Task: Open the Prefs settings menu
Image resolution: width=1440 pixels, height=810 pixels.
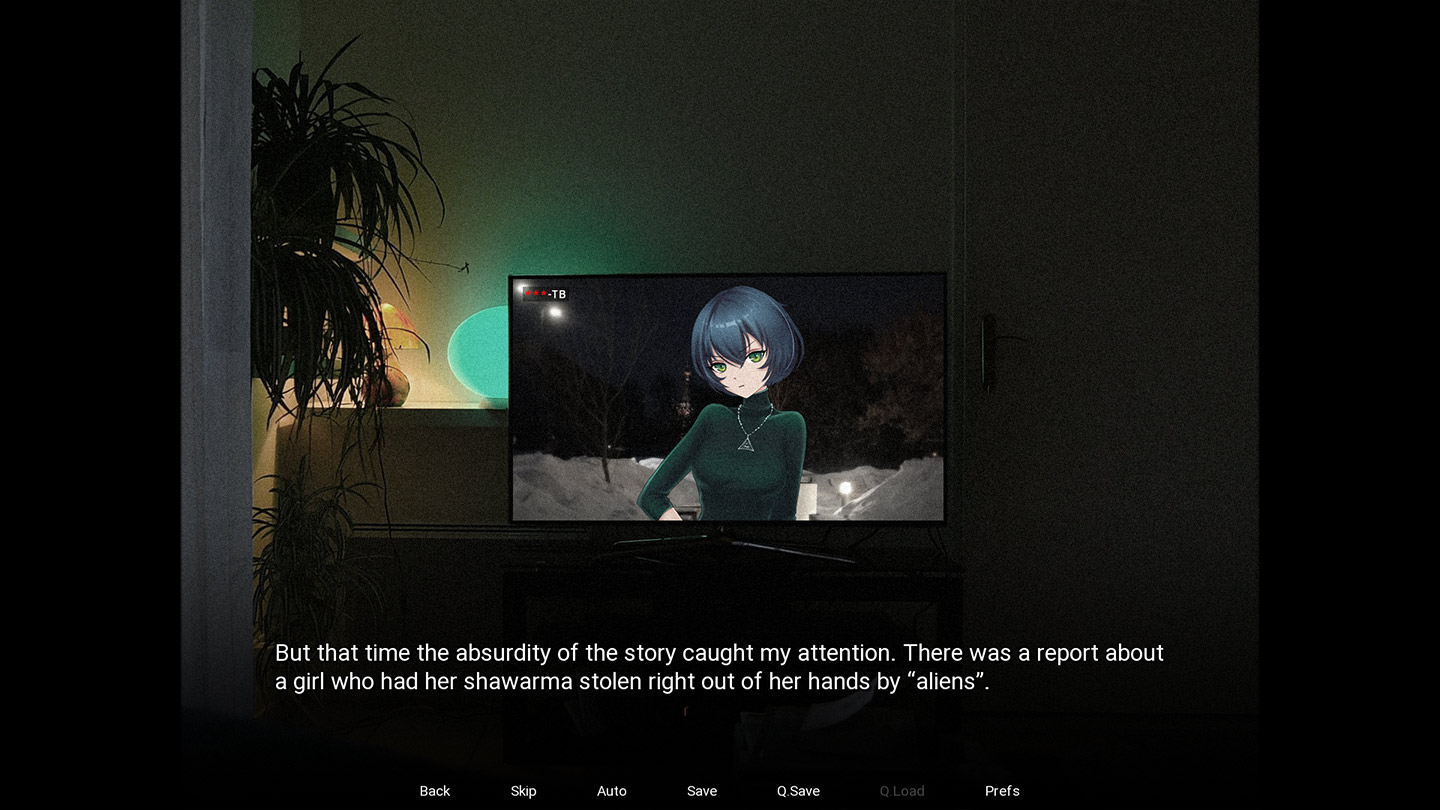Action: click(x=1002, y=791)
